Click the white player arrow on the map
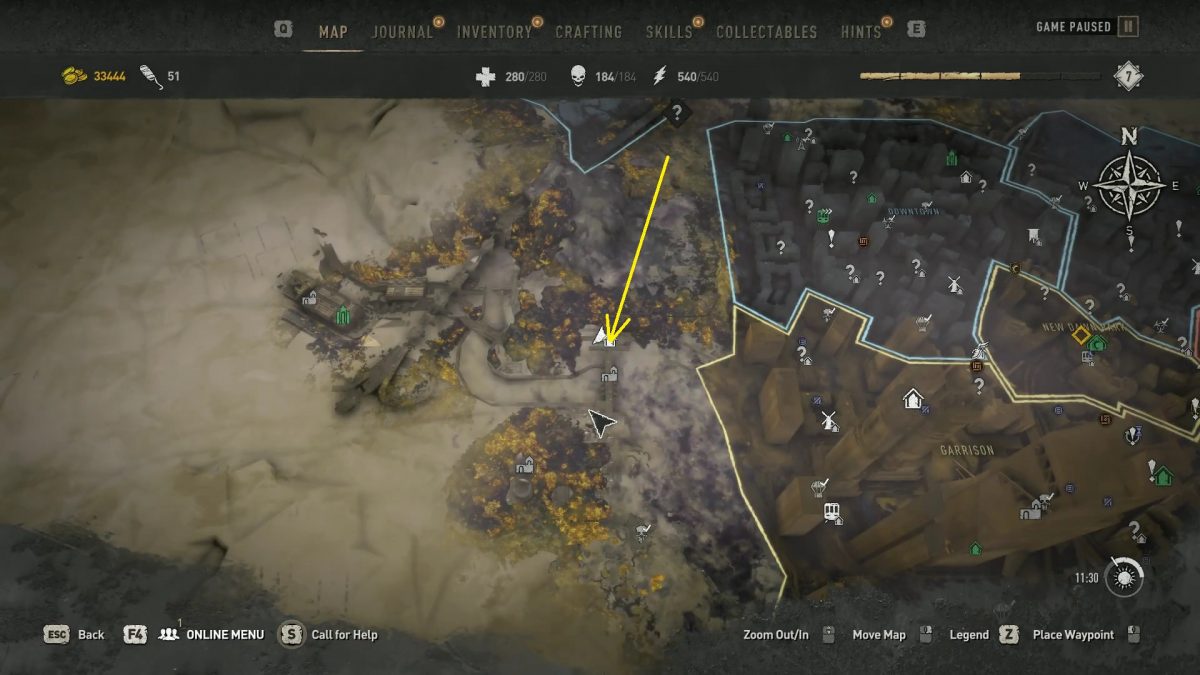1200x675 pixels. (x=600, y=334)
